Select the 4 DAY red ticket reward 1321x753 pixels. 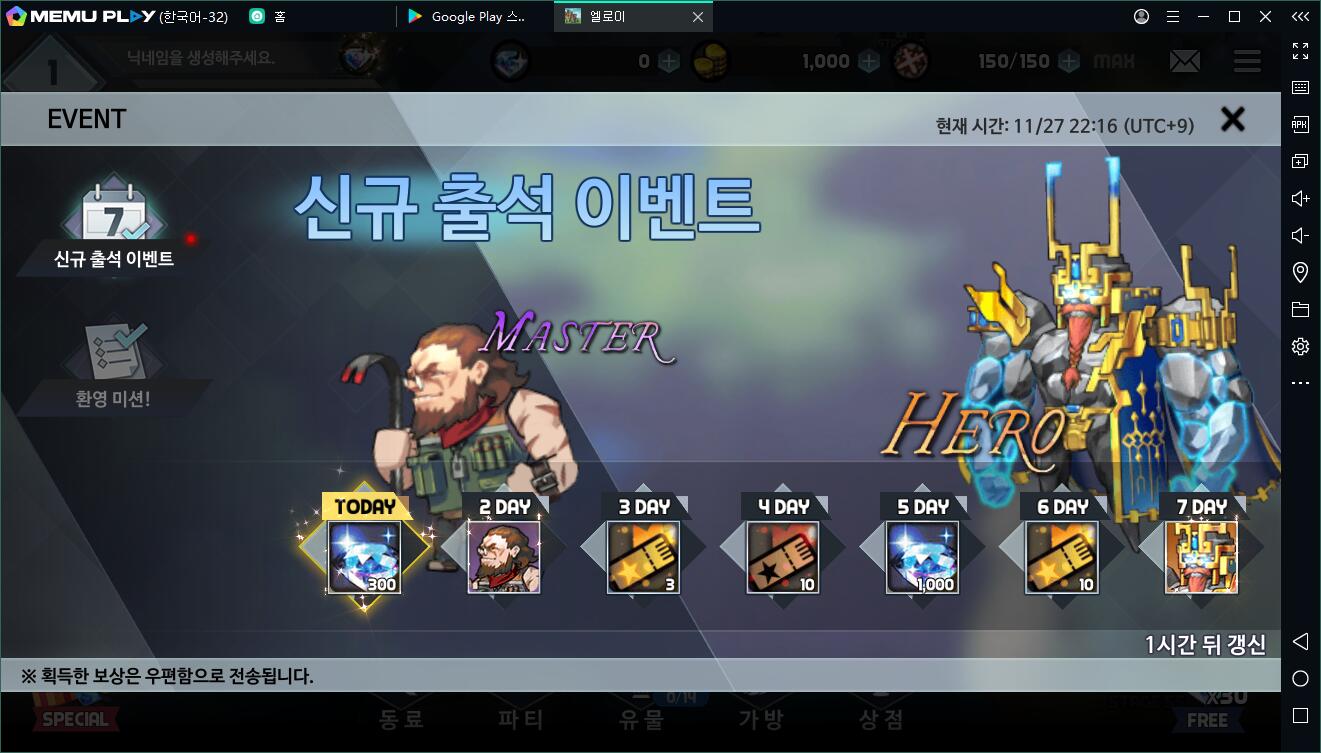point(783,556)
